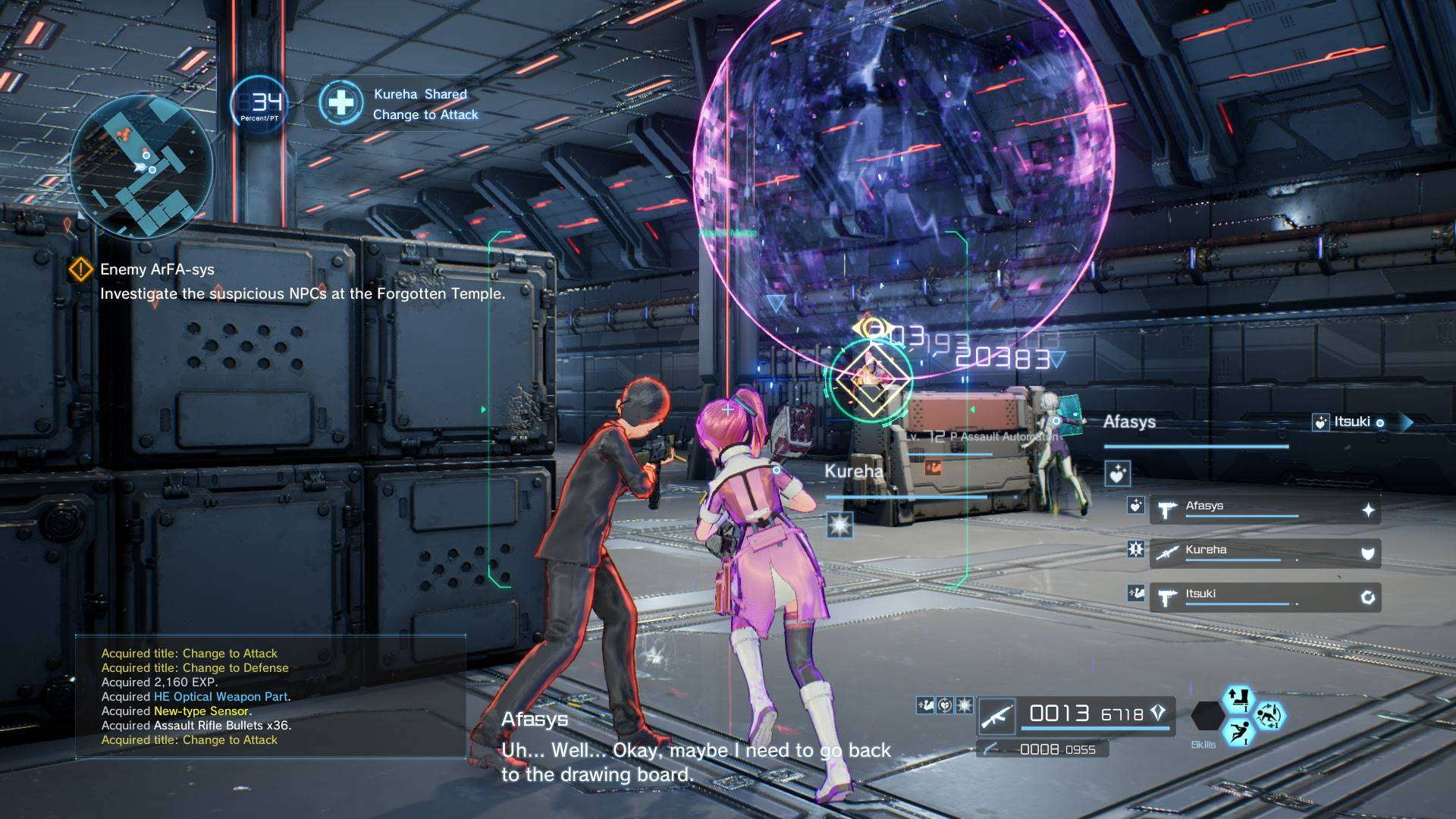Click the burst status icon under Kureha
The image size is (1456, 819).
pos(839,524)
